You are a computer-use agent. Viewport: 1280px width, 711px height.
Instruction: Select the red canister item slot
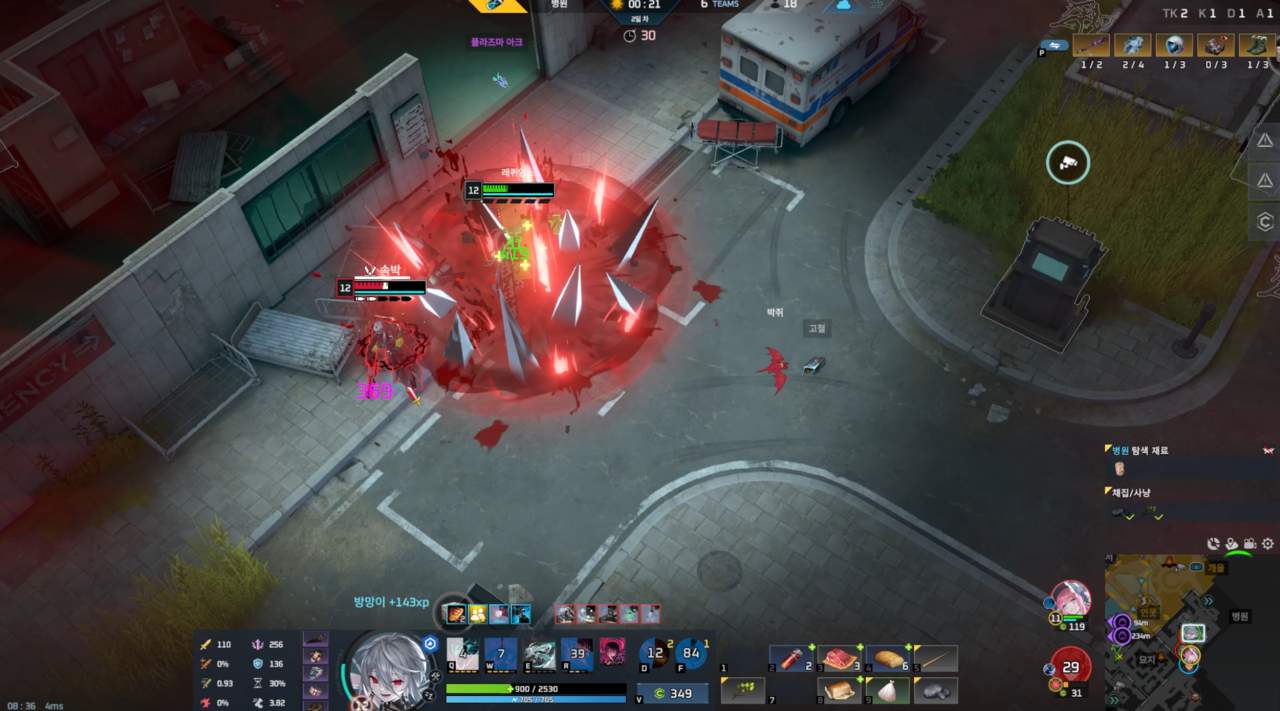point(790,658)
